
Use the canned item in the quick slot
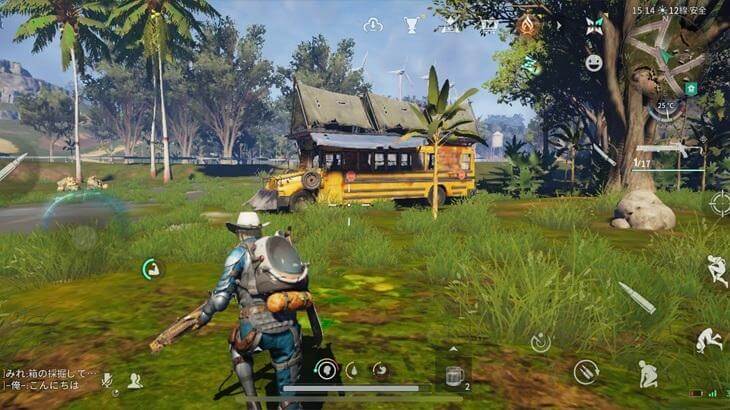click(x=454, y=374)
